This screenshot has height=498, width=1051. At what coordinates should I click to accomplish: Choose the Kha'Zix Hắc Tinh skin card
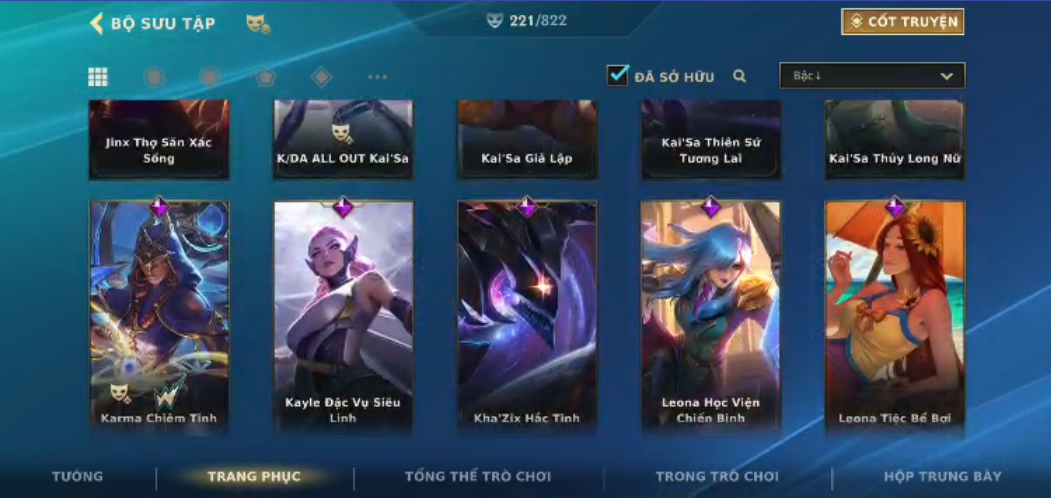pyautogui.click(x=527, y=315)
